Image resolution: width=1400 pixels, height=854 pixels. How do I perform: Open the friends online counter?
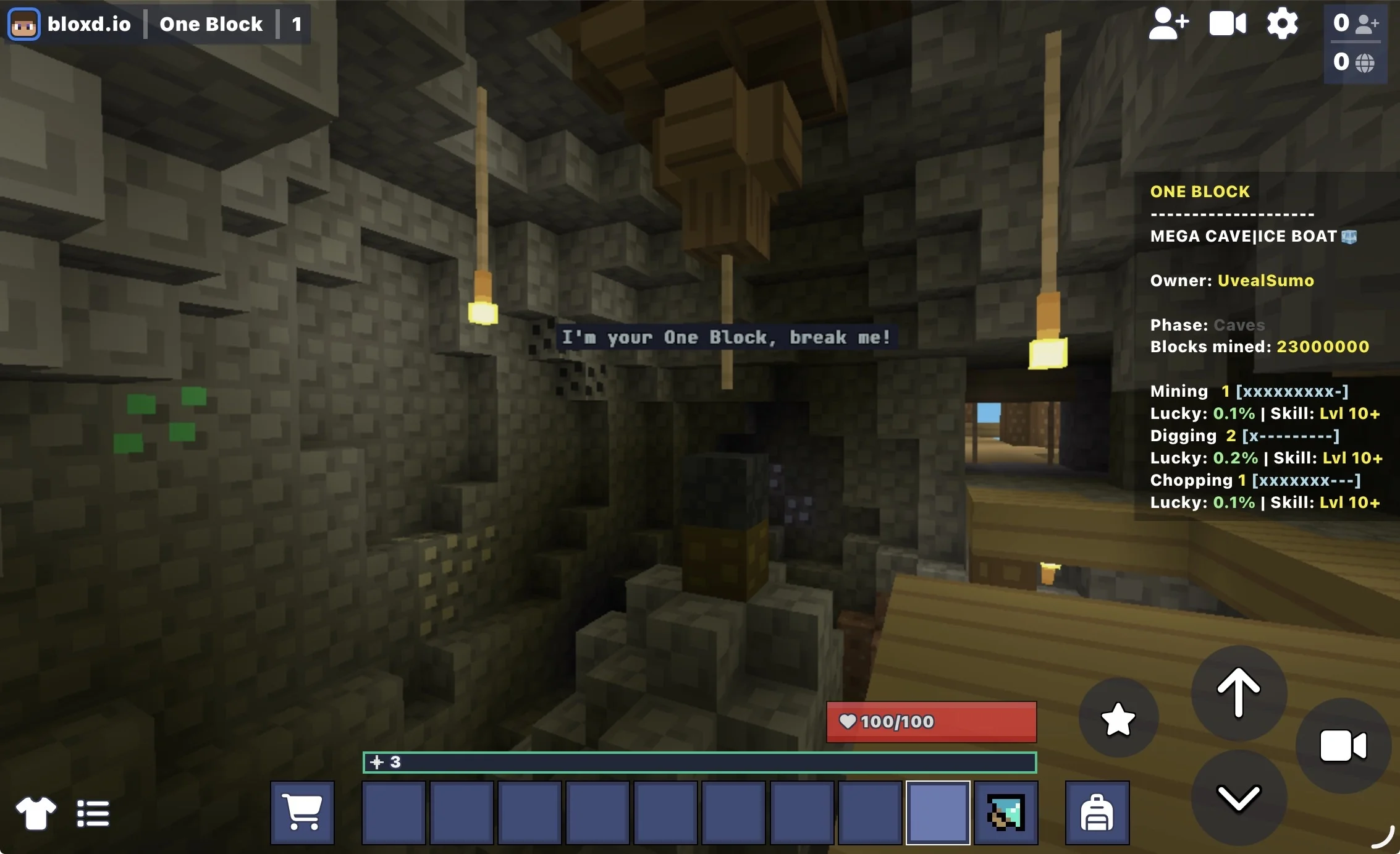tap(1356, 23)
